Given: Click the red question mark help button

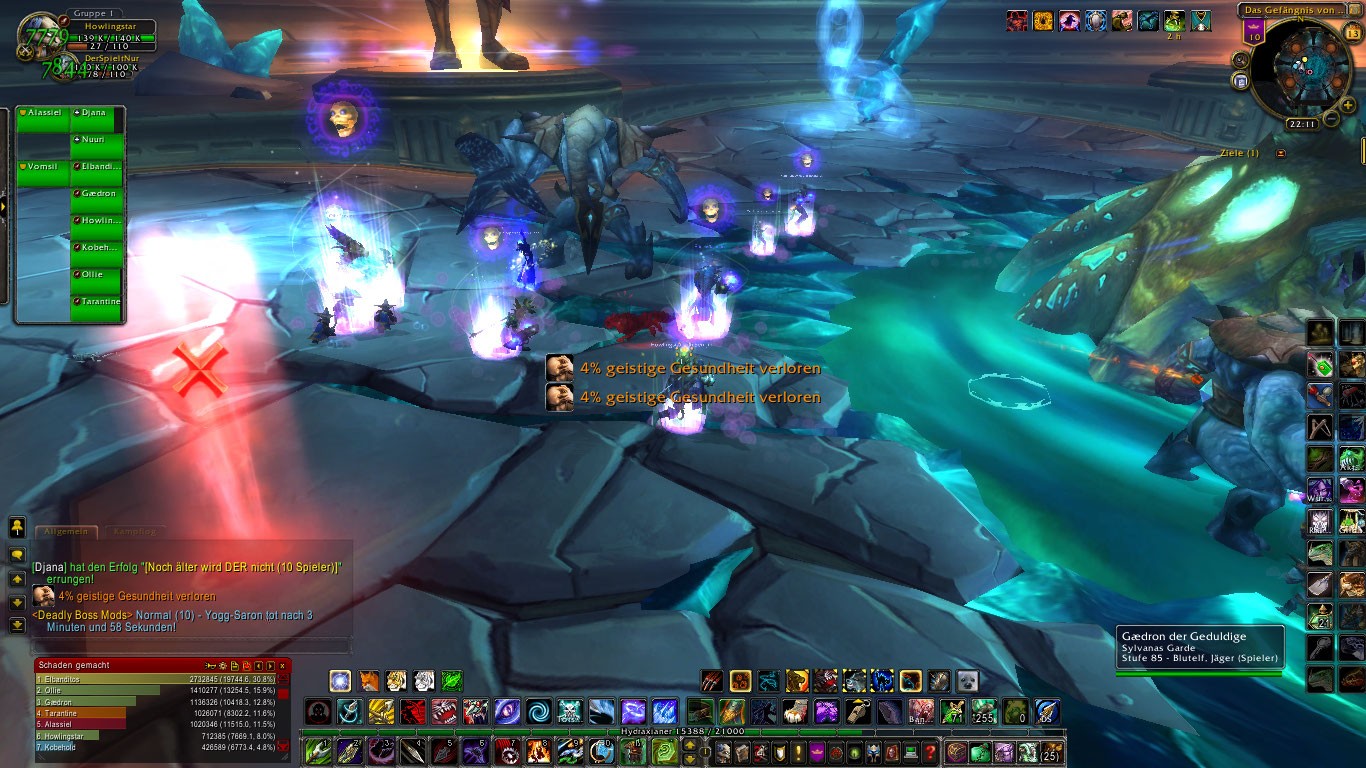Looking at the screenshot, I should click(930, 752).
